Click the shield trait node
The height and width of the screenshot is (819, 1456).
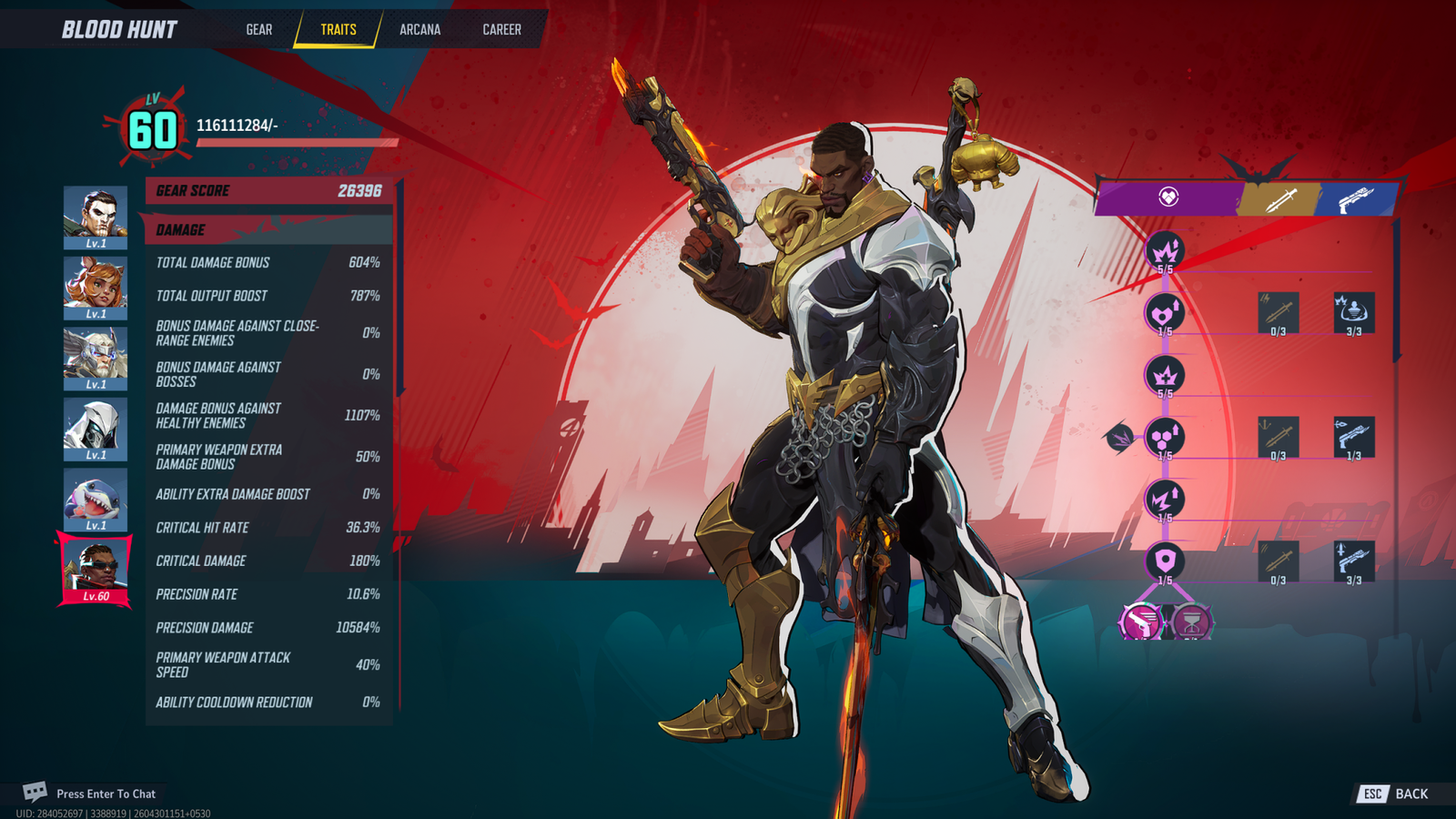pyautogui.click(x=1165, y=561)
